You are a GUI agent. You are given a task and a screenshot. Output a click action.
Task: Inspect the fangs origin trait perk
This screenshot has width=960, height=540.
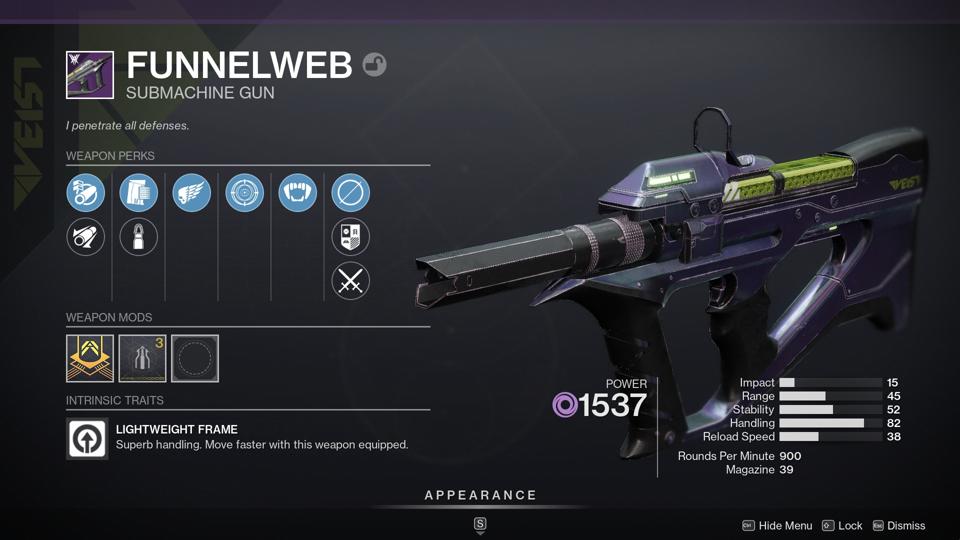298,193
